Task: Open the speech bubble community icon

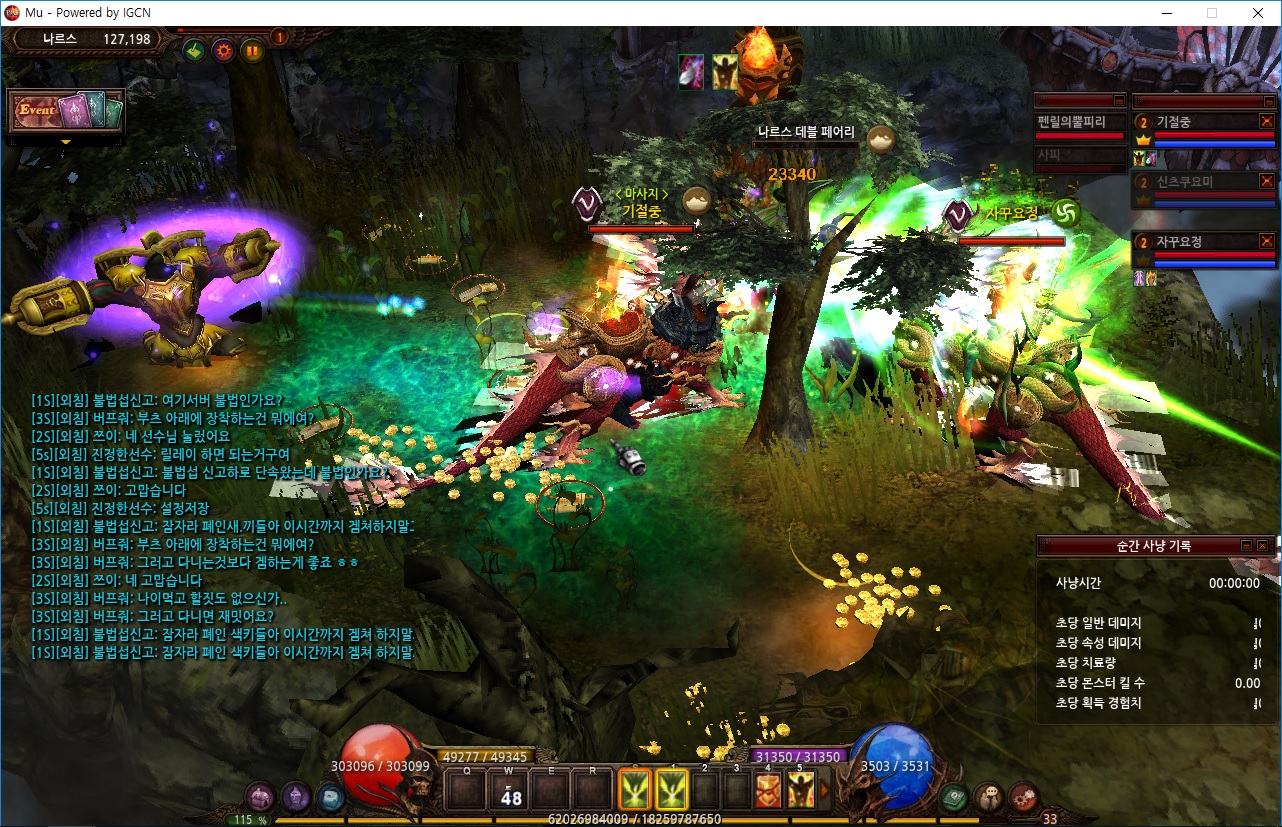Action: (x=989, y=797)
